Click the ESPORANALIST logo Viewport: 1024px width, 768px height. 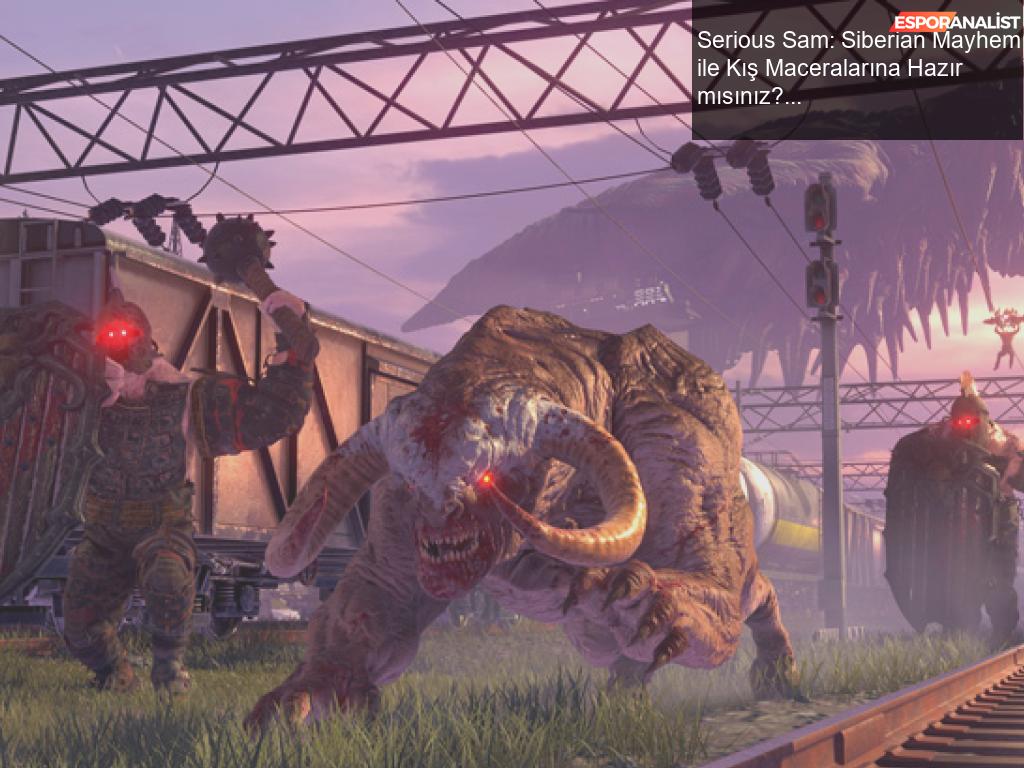pyautogui.click(x=955, y=21)
